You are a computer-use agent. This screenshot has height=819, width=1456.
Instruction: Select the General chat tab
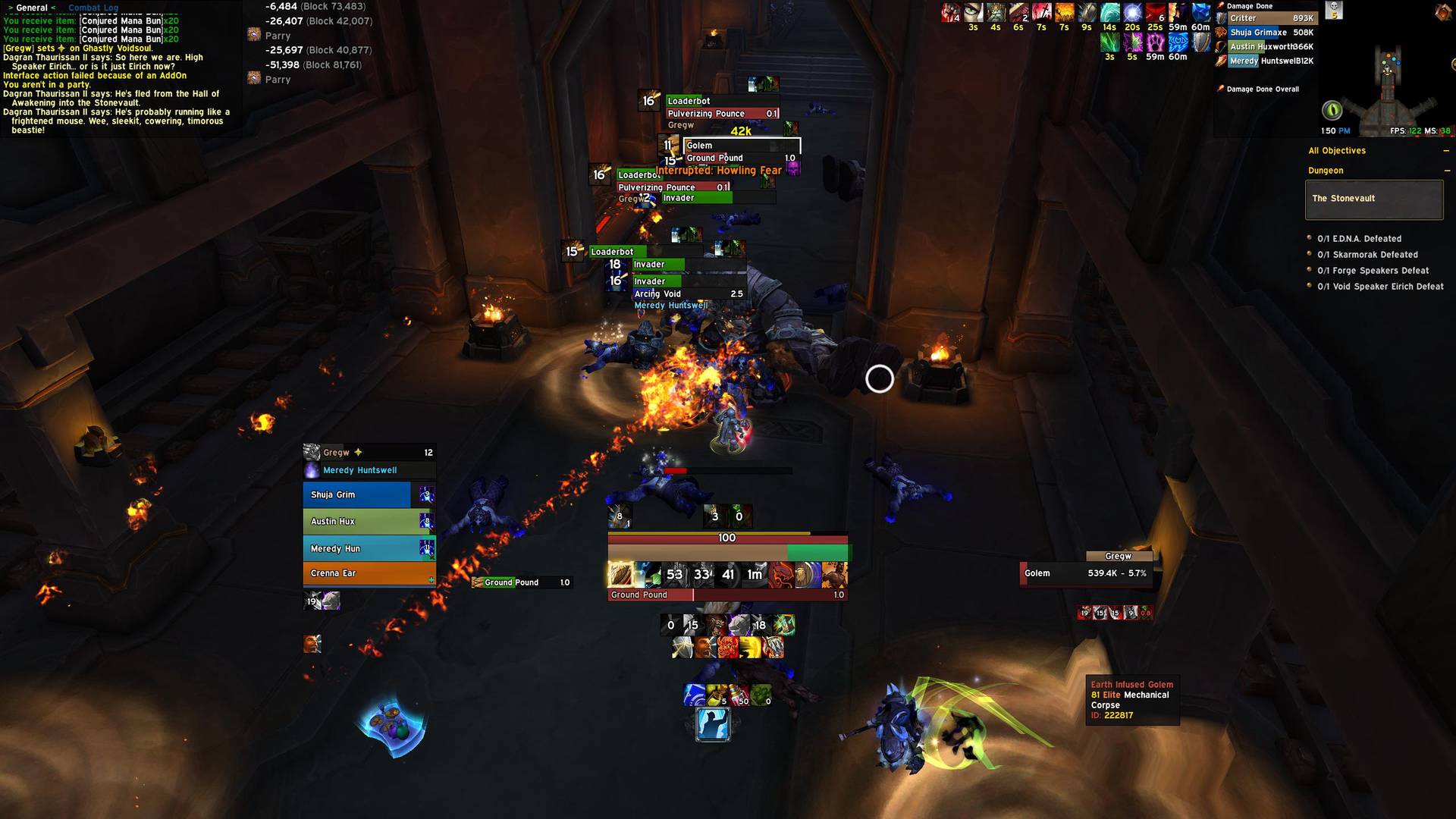click(x=32, y=8)
